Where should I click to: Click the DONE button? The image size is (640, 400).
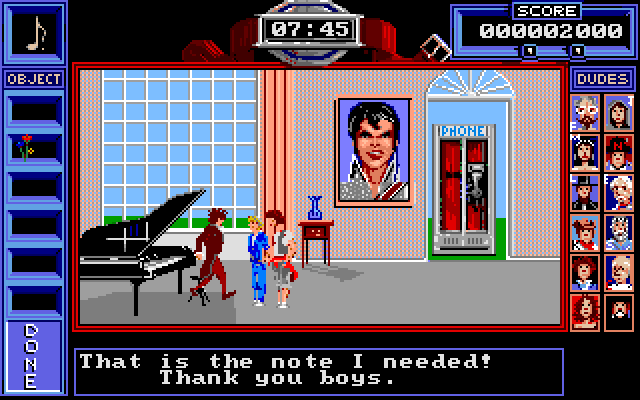coord(31,355)
